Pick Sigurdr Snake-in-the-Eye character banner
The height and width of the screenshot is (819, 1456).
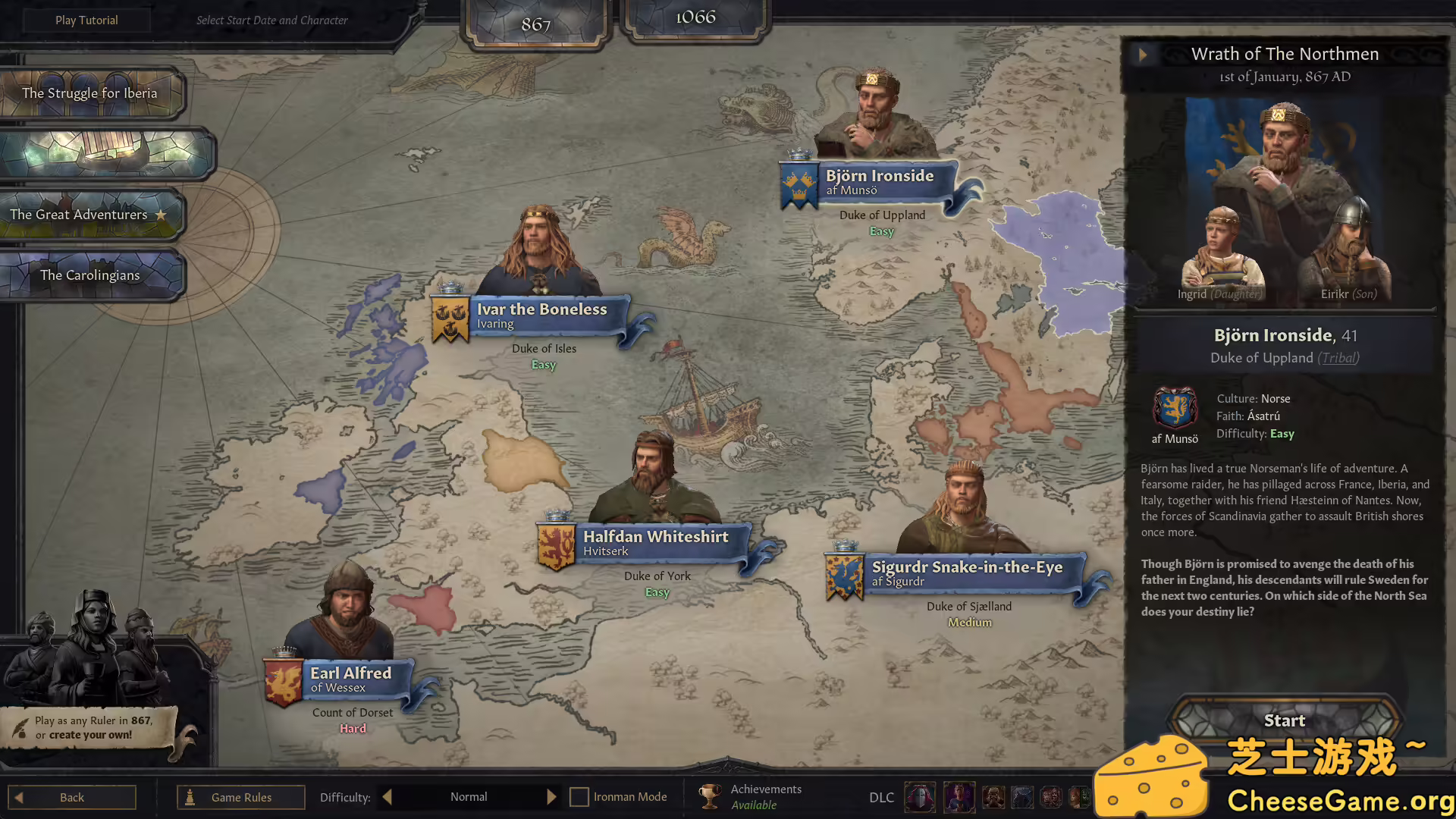click(967, 573)
